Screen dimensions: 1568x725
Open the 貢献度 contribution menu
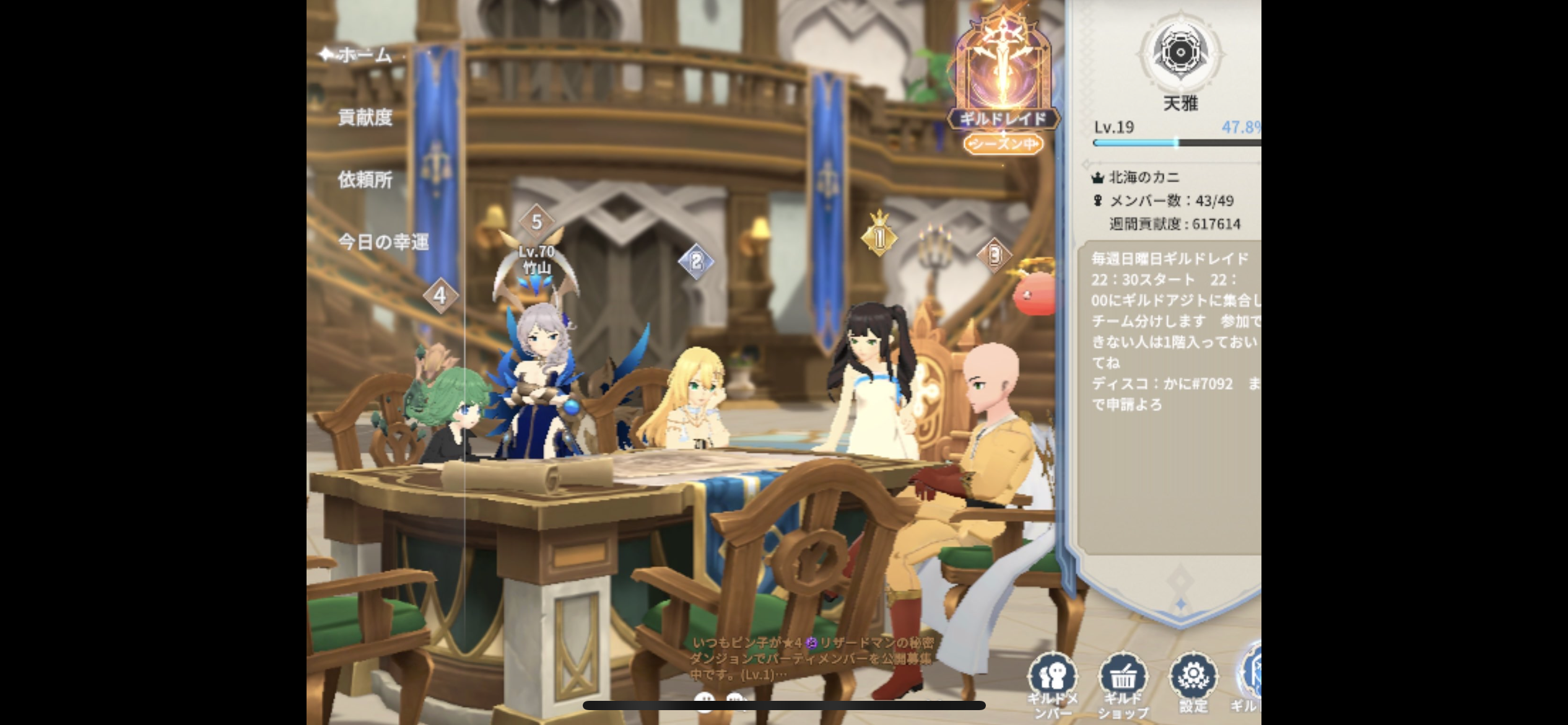point(365,117)
